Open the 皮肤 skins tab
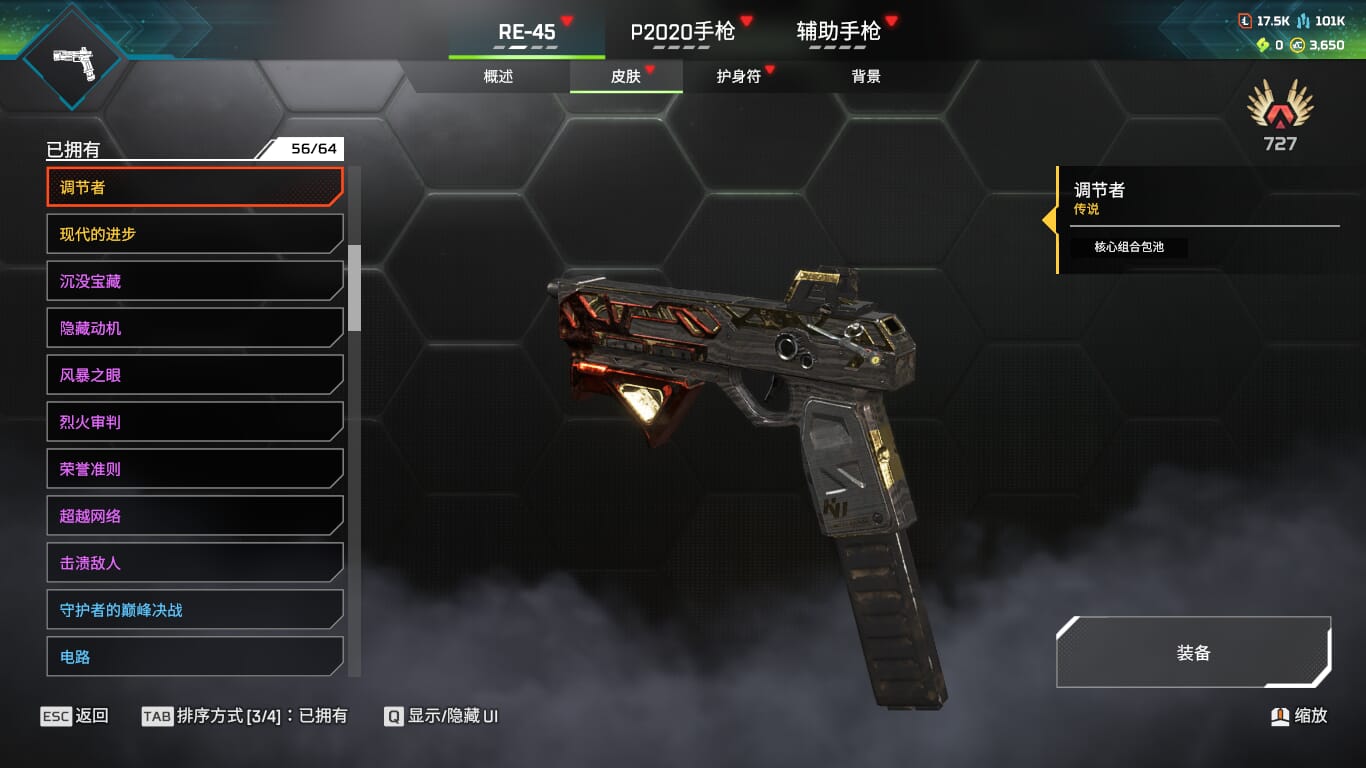Screen dimensions: 1366x768 [x=626, y=76]
